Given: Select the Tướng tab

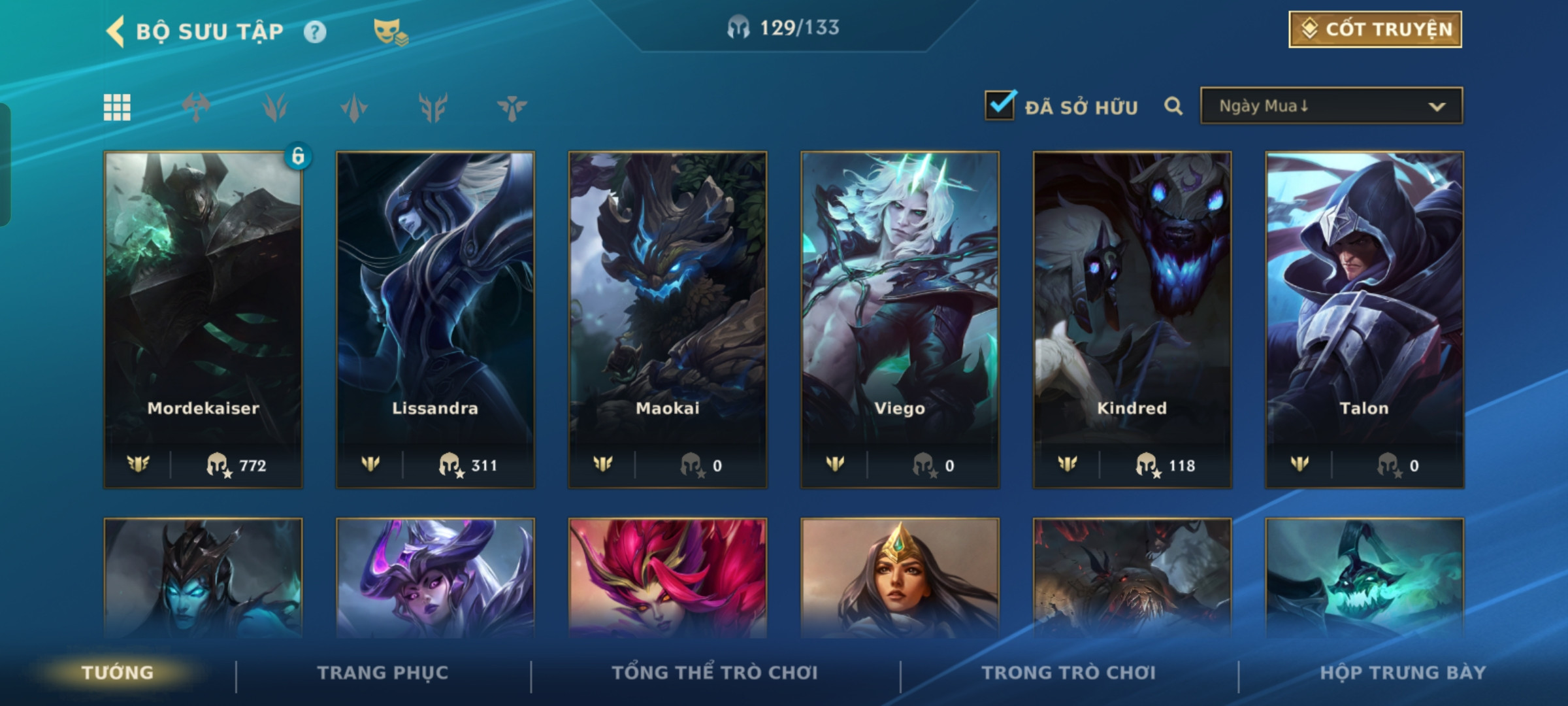Looking at the screenshot, I should 118,673.
